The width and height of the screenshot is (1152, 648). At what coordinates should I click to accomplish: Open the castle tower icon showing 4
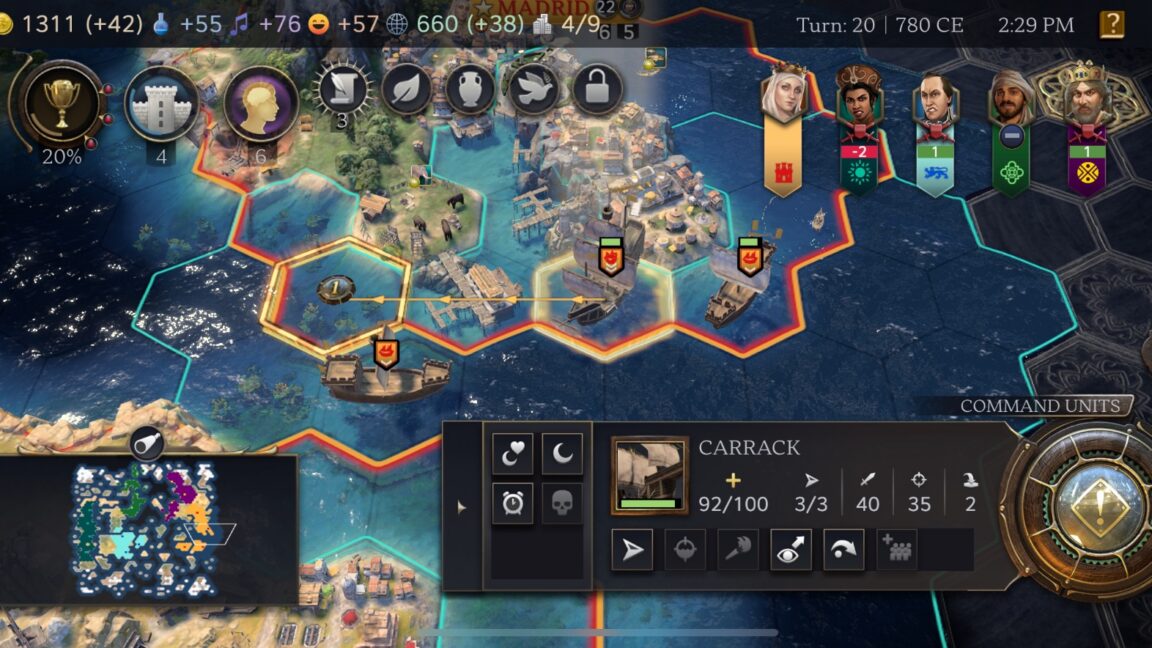point(161,103)
